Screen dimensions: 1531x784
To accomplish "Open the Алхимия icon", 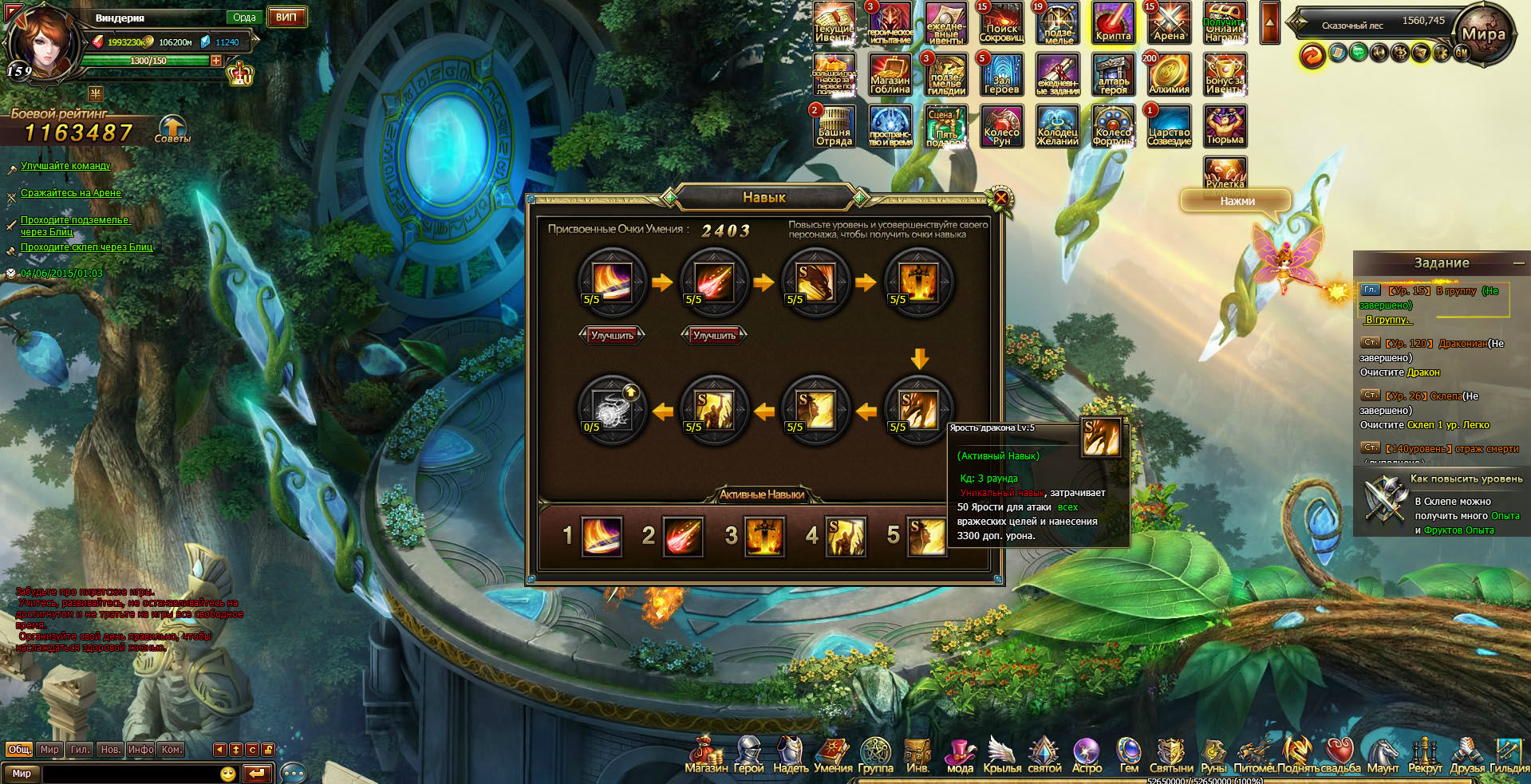I will (1169, 74).
